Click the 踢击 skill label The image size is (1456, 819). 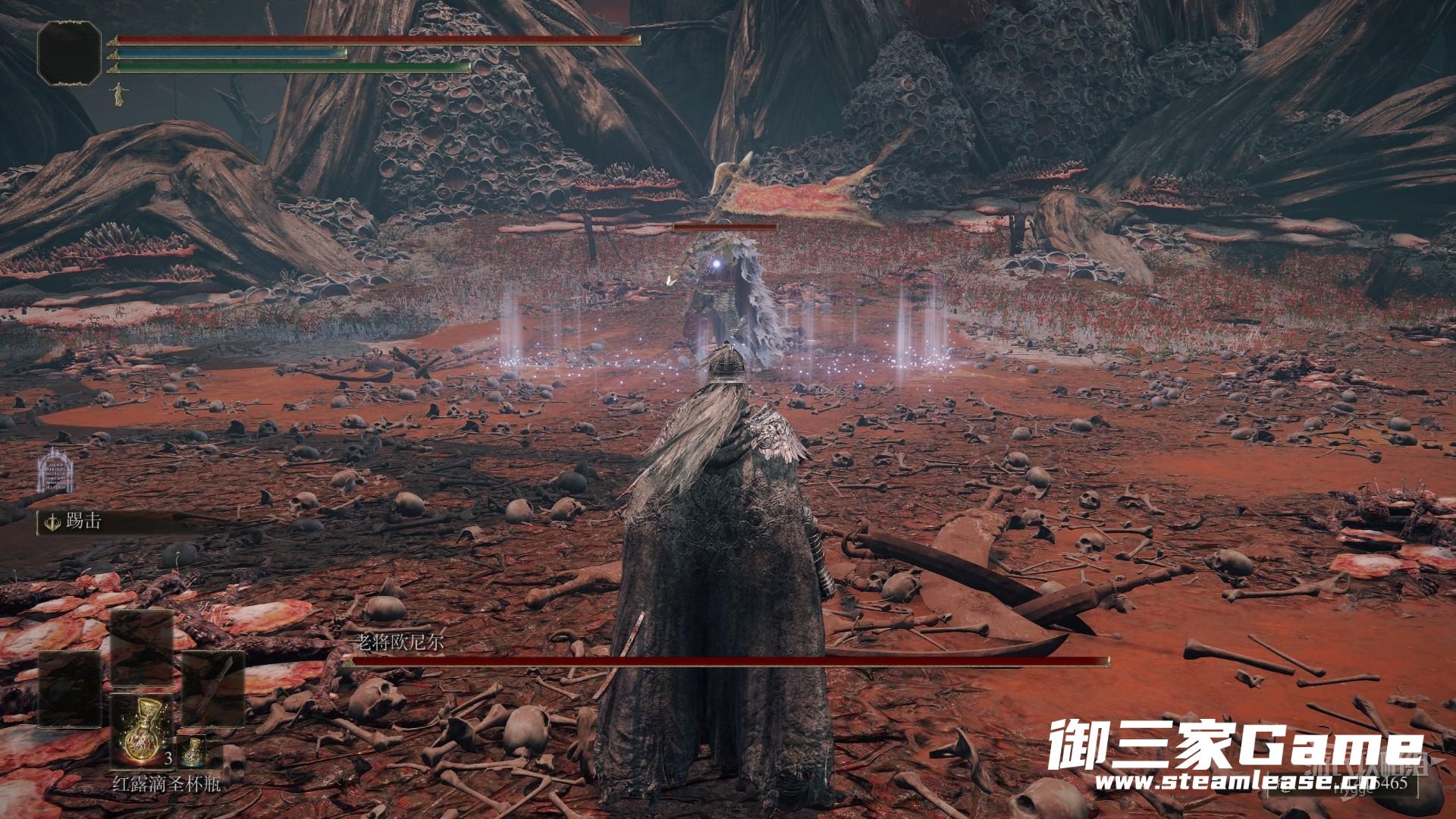(x=83, y=521)
